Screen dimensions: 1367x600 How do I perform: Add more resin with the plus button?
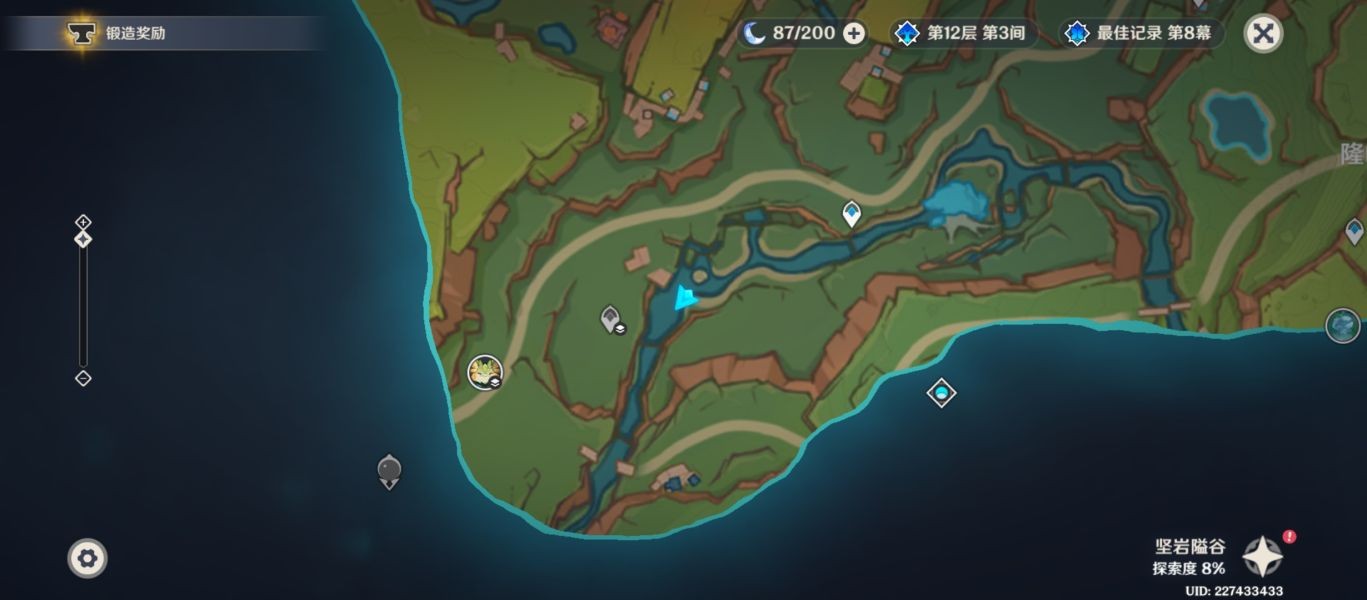click(x=854, y=33)
